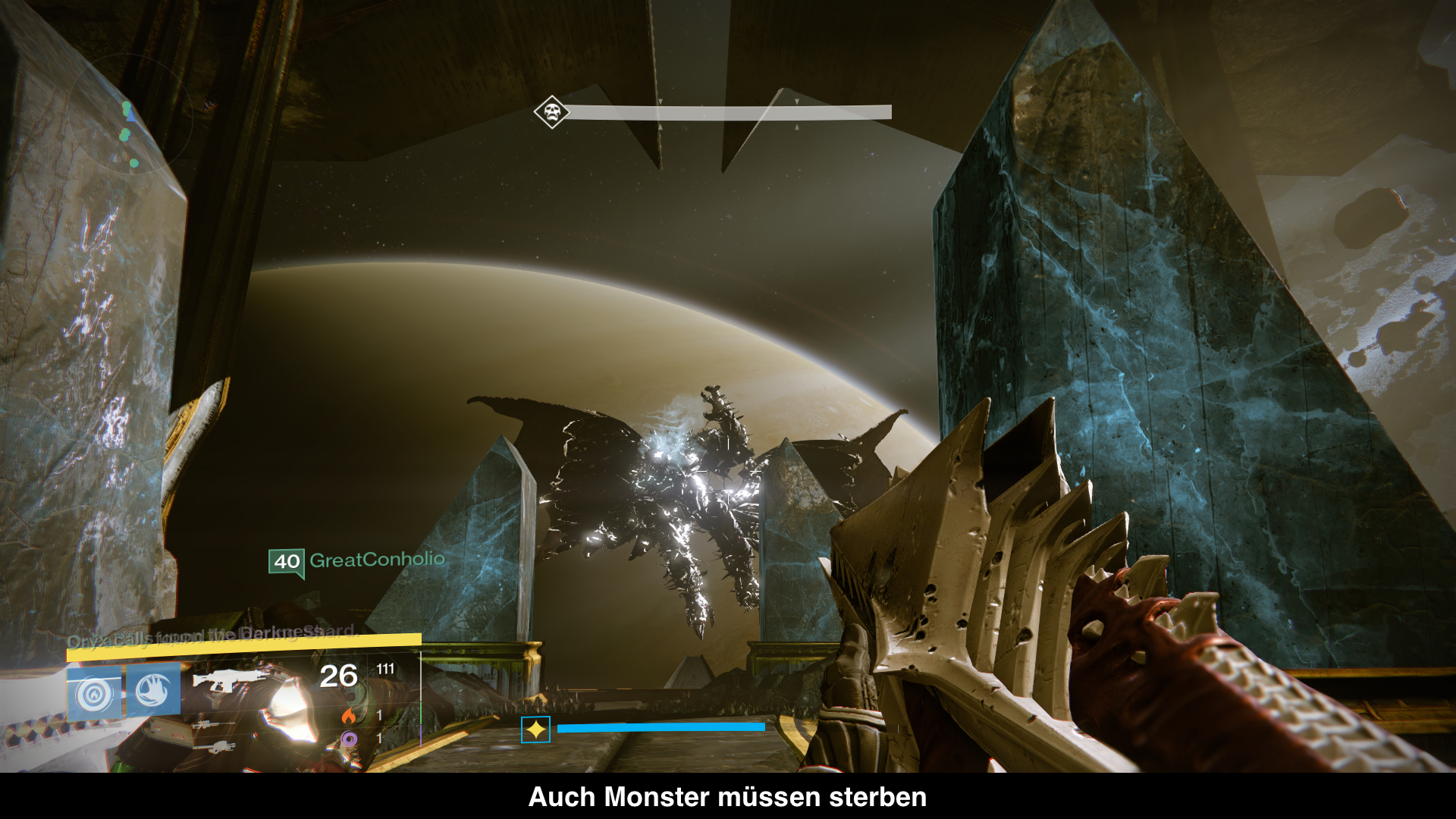Activate the melee hand ability icon

pos(153,690)
